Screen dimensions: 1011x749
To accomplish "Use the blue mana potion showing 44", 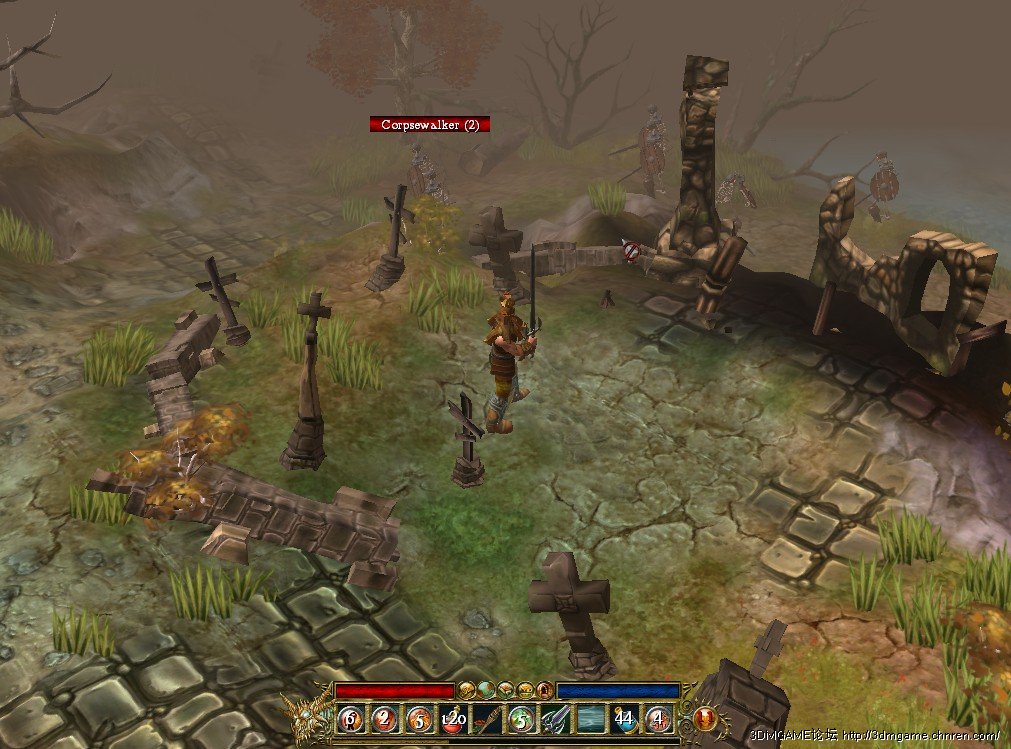I will 625,717.
